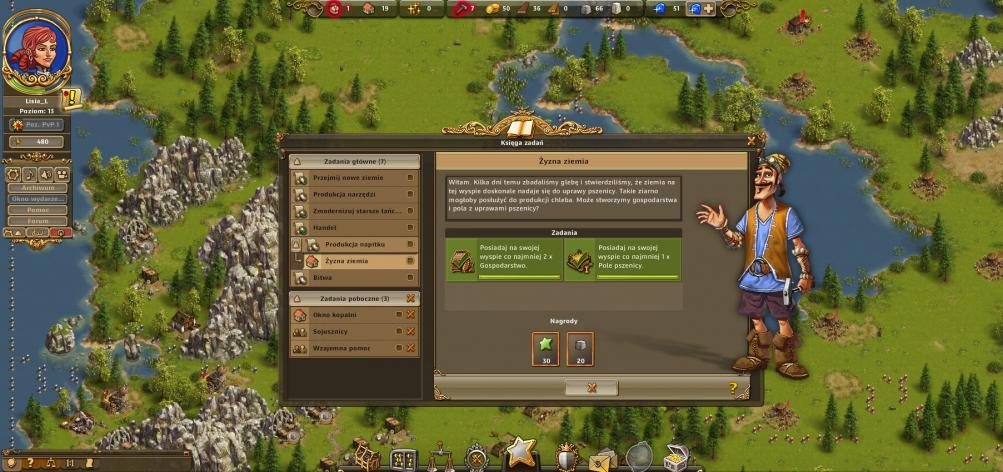This screenshot has width=1003, height=472.
Task: Open the star menu in bottom bar
Action: coord(520,453)
